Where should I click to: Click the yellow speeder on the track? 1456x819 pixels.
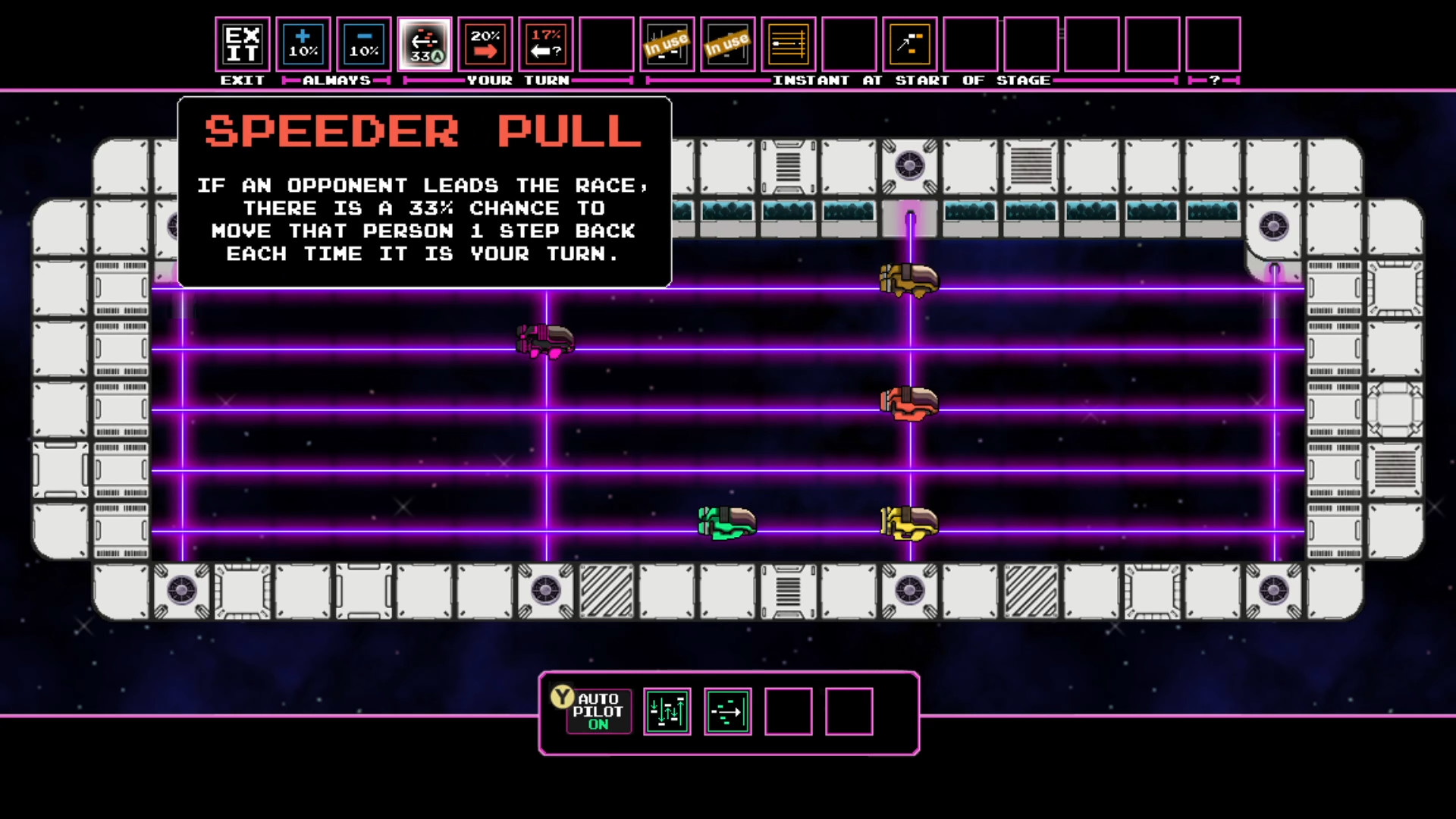click(x=908, y=522)
